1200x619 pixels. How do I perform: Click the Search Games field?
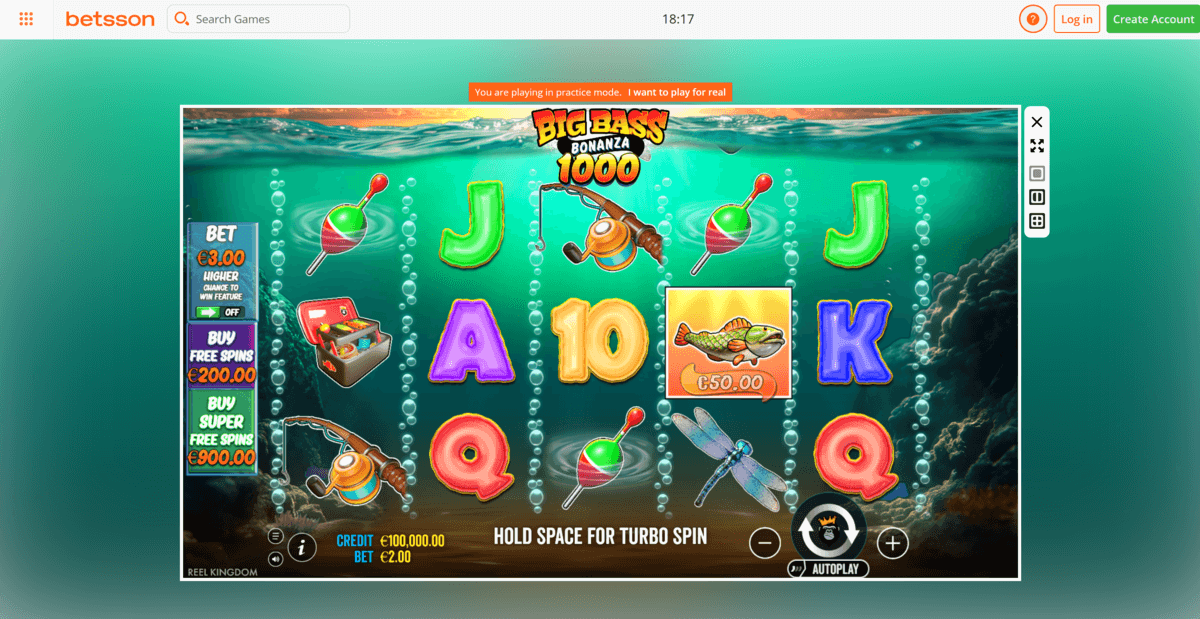[x=258, y=19]
